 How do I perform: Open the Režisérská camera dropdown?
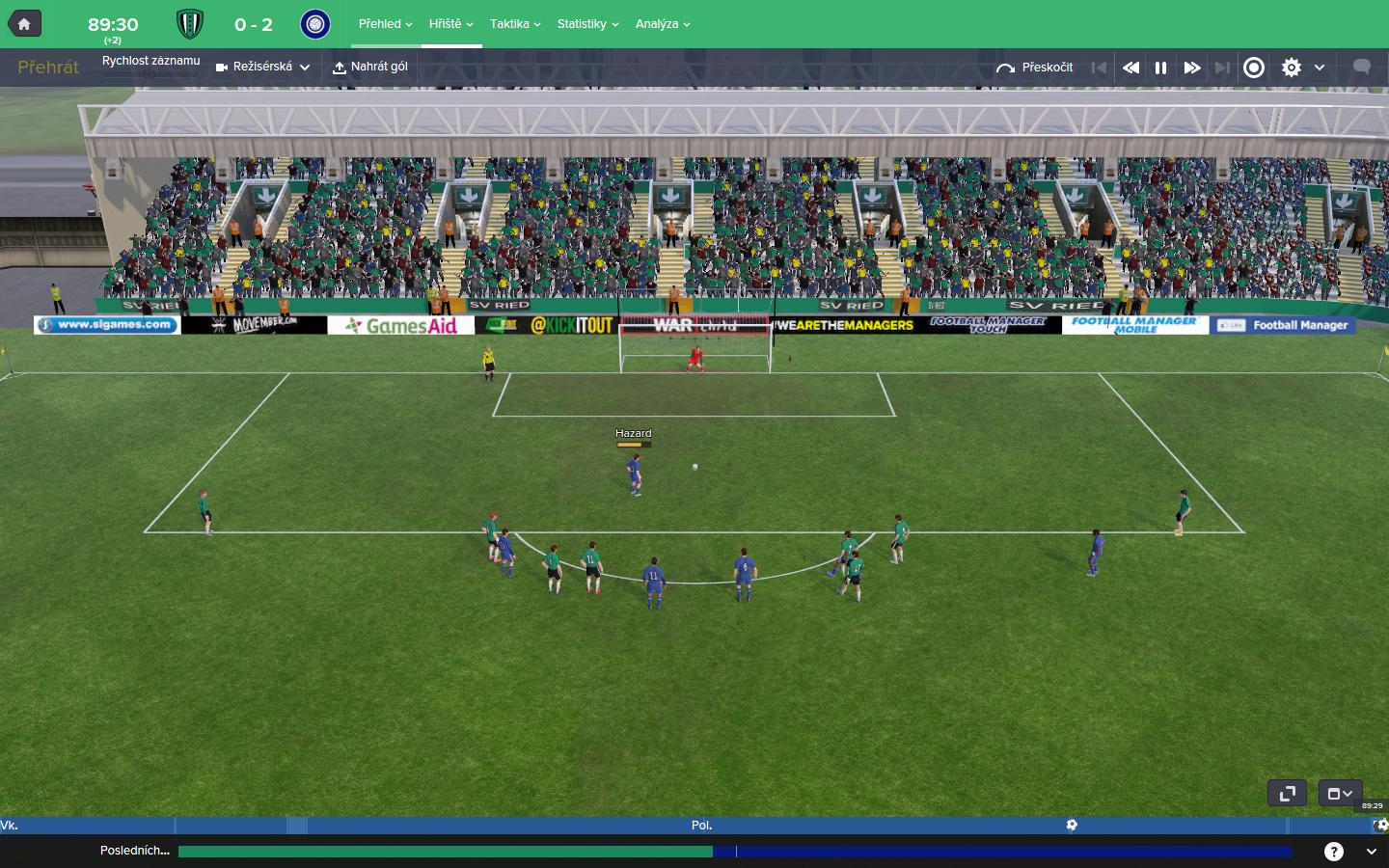click(263, 68)
